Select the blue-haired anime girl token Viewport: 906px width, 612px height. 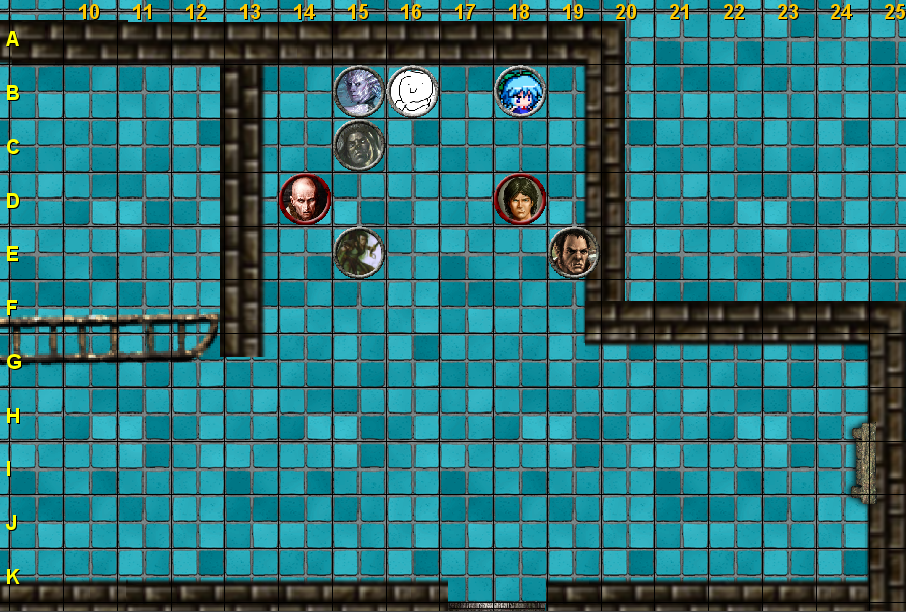click(x=520, y=92)
